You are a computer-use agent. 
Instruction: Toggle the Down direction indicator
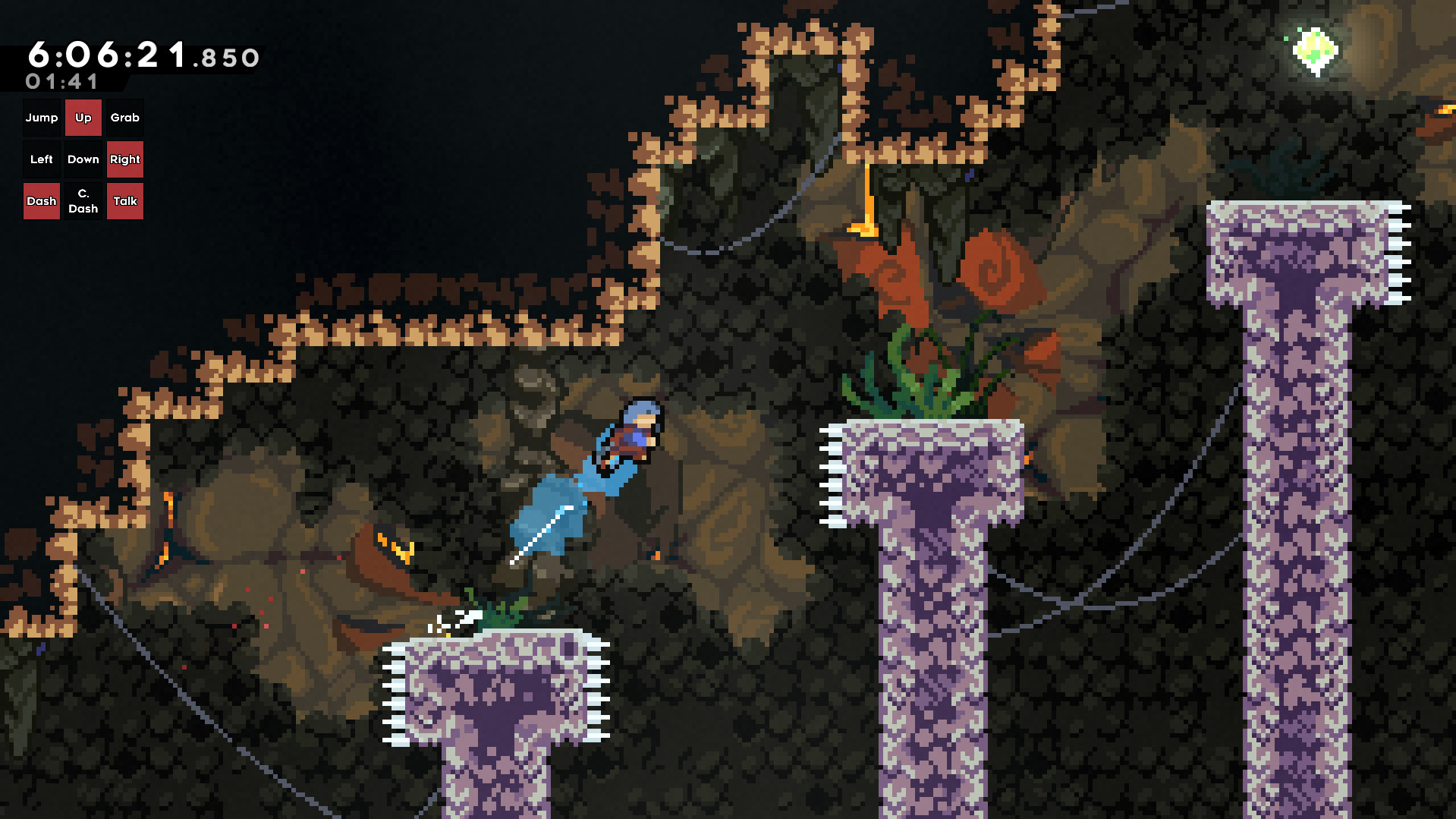click(x=83, y=159)
